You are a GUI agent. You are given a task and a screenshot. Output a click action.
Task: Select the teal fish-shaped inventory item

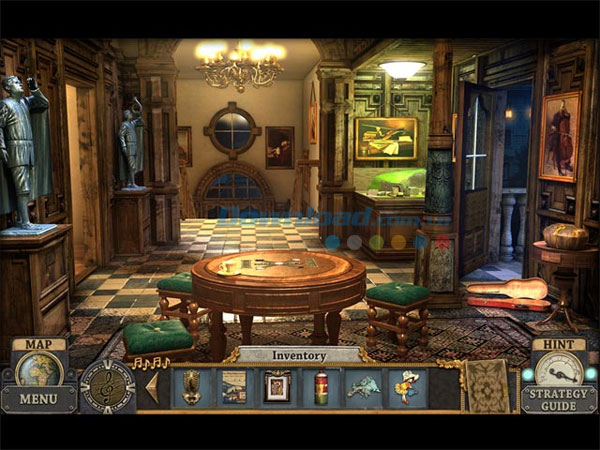[363, 387]
